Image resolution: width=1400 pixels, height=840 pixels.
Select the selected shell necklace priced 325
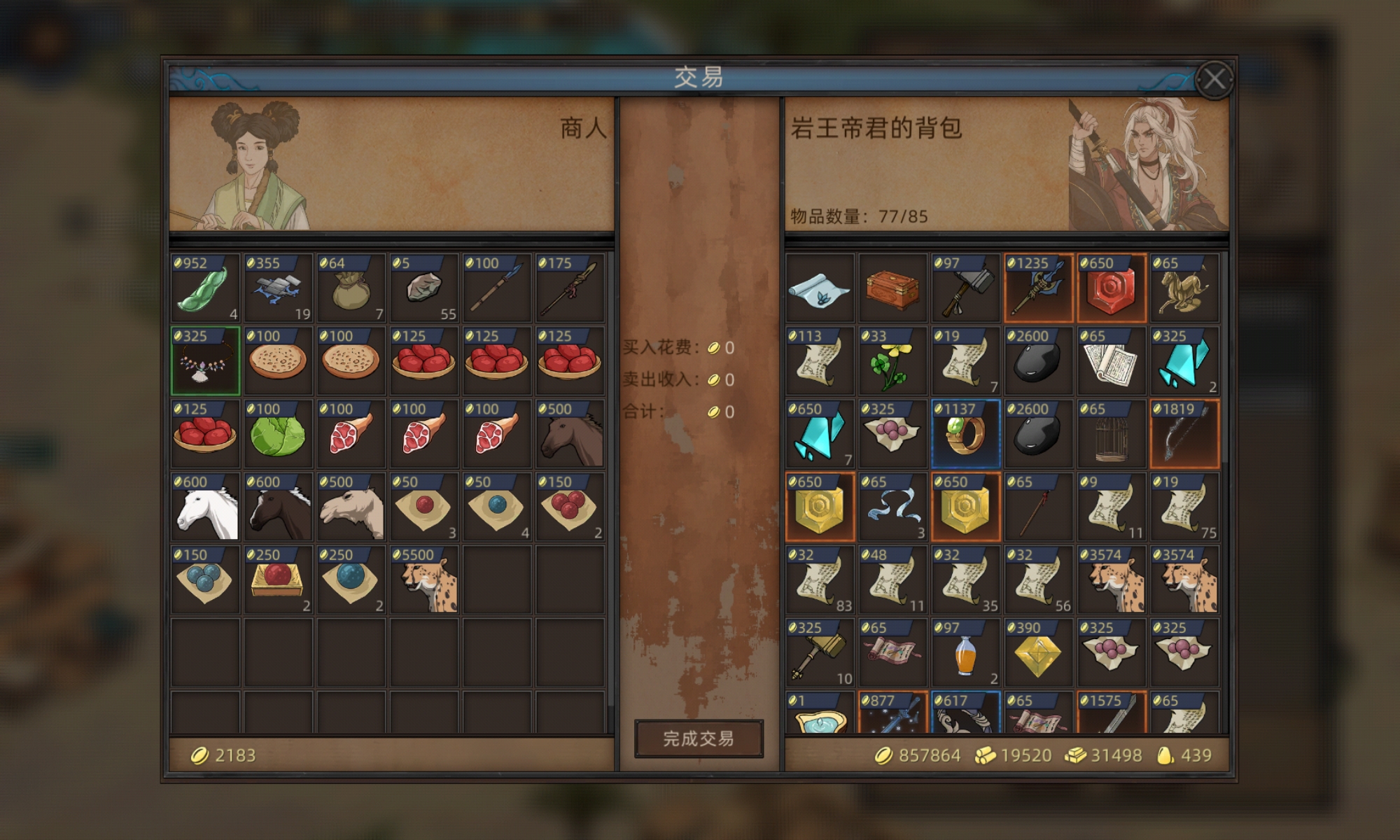[204, 360]
